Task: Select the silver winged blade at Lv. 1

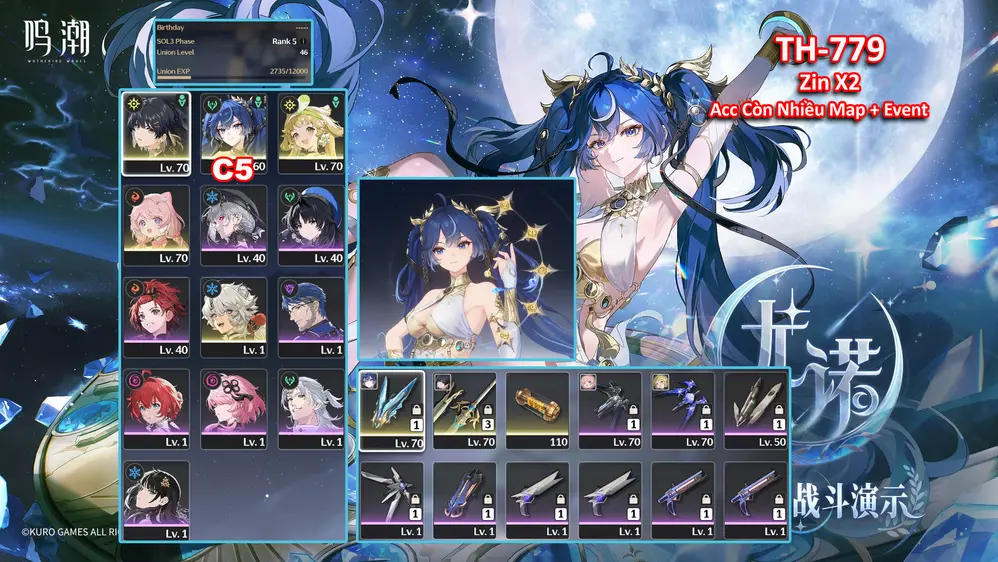Action: (x=392, y=500)
